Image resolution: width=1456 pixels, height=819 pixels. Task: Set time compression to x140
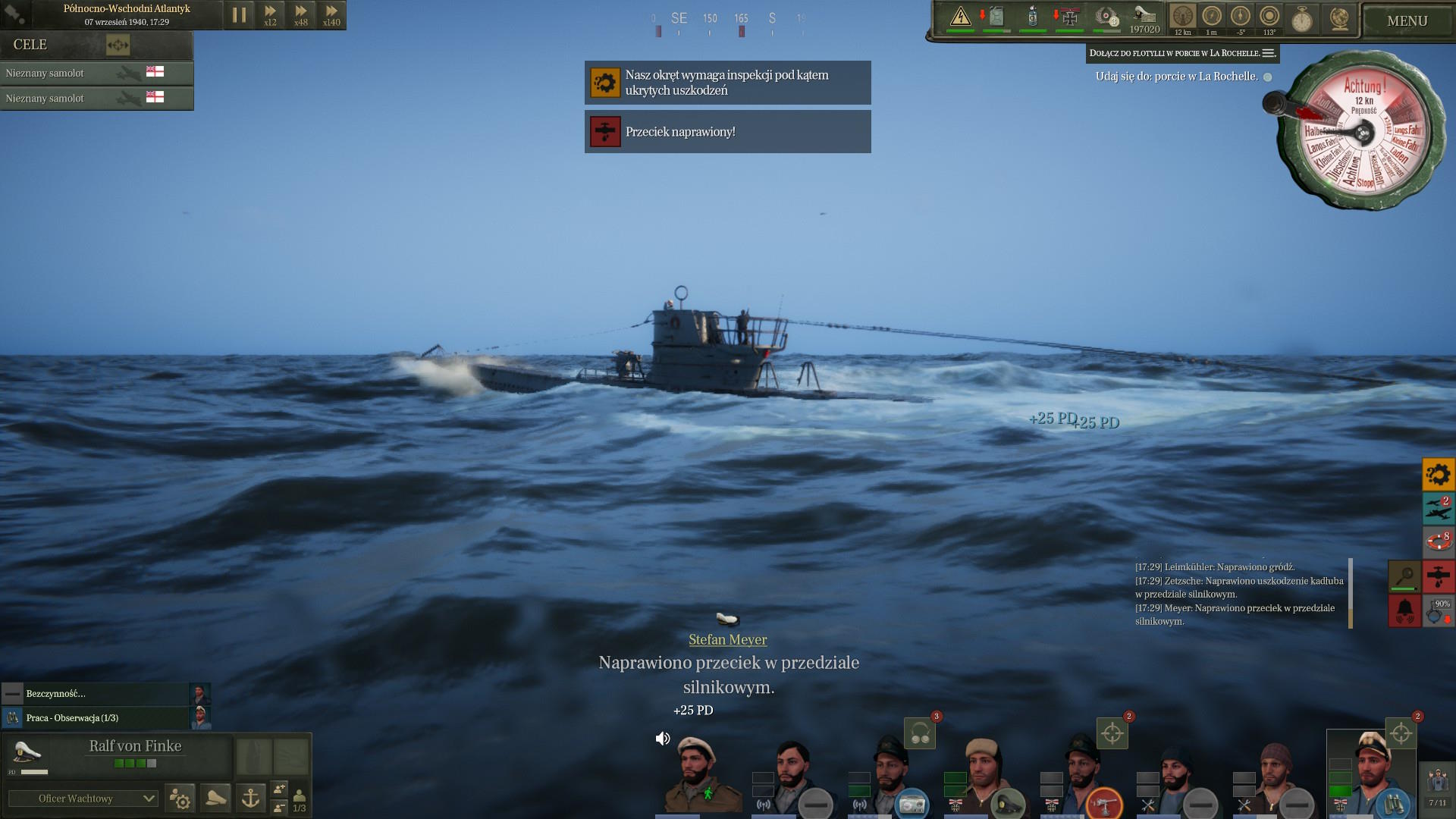click(x=331, y=15)
